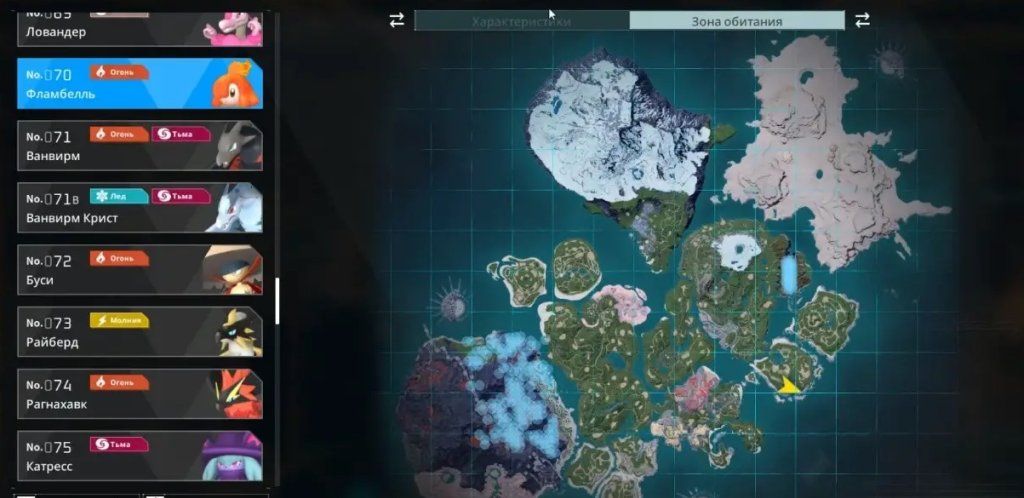Choose the No.071 Ванвирм entry
The image size is (1024, 498).
pyautogui.click(x=140, y=146)
